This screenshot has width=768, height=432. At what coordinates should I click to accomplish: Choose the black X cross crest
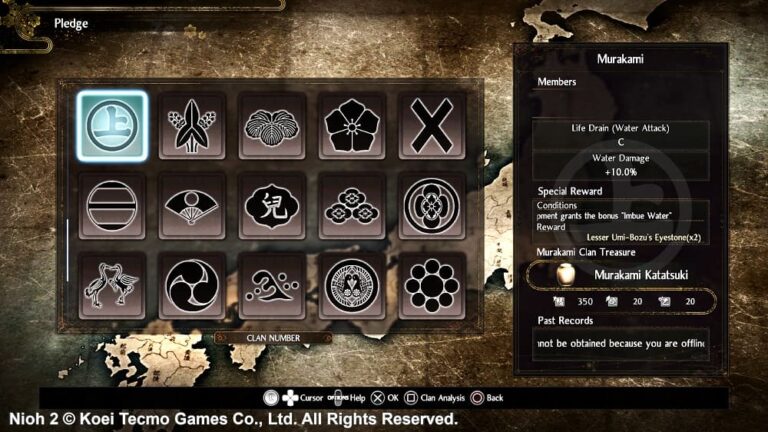432,126
